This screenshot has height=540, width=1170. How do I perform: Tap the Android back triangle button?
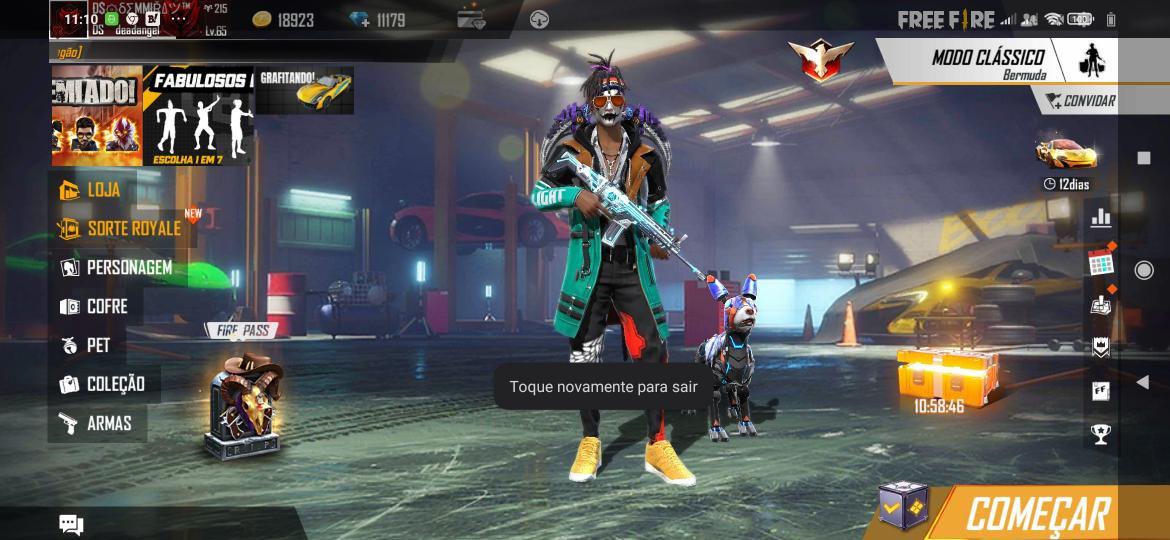coord(1143,382)
